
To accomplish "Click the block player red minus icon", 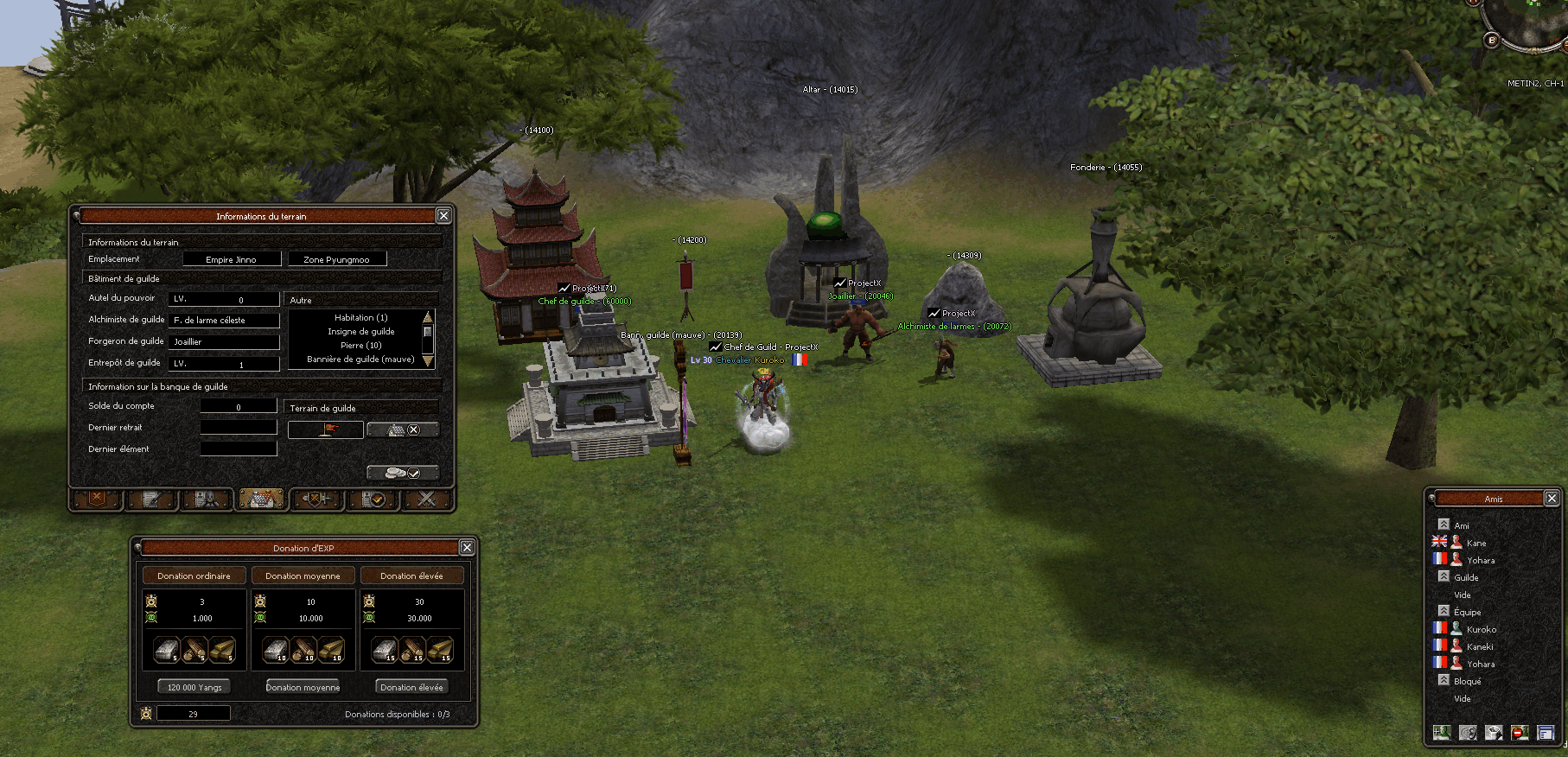I will click(x=1520, y=733).
